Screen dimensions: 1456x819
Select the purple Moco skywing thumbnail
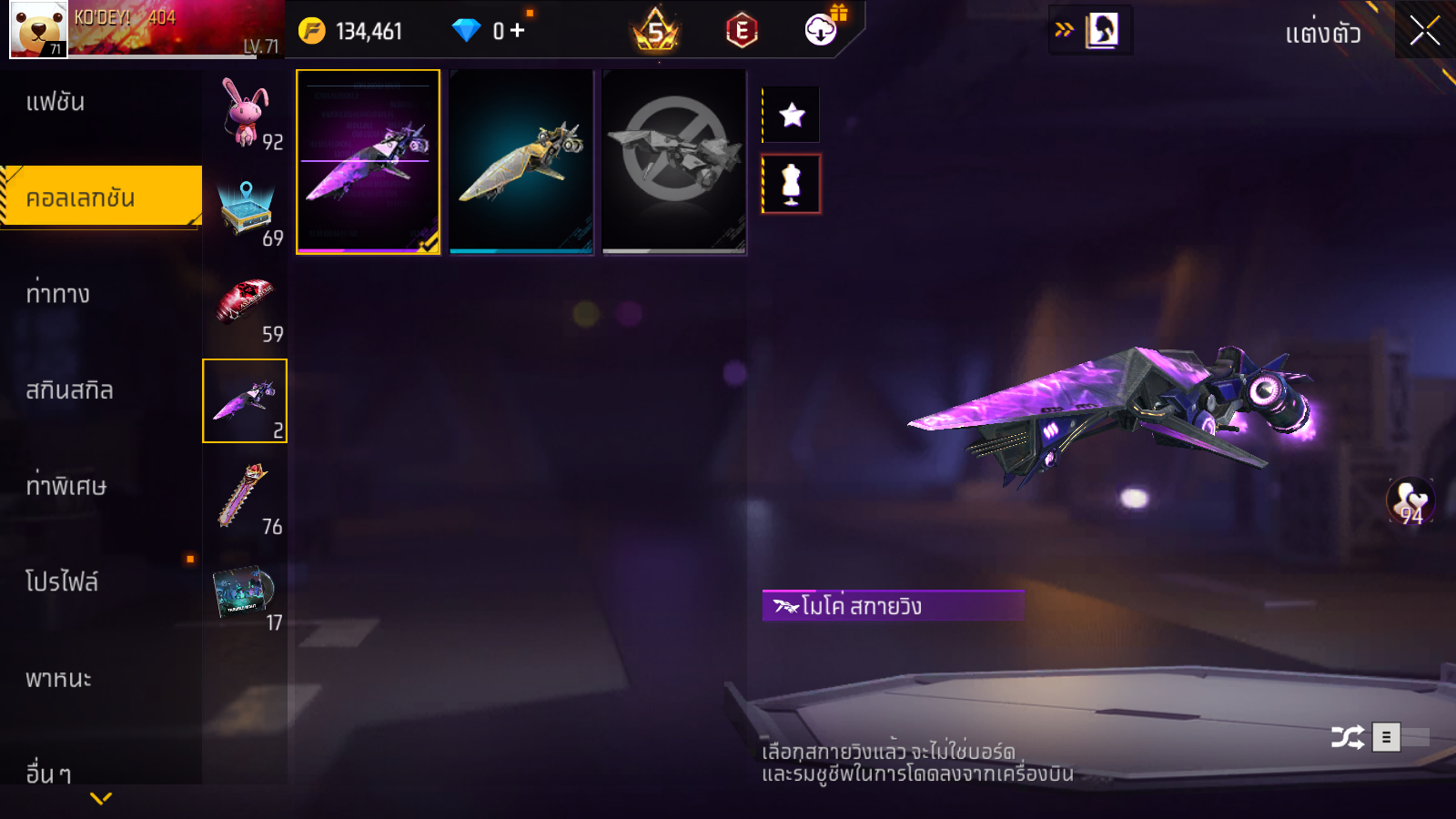pyautogui.click(x=368, y=162)
